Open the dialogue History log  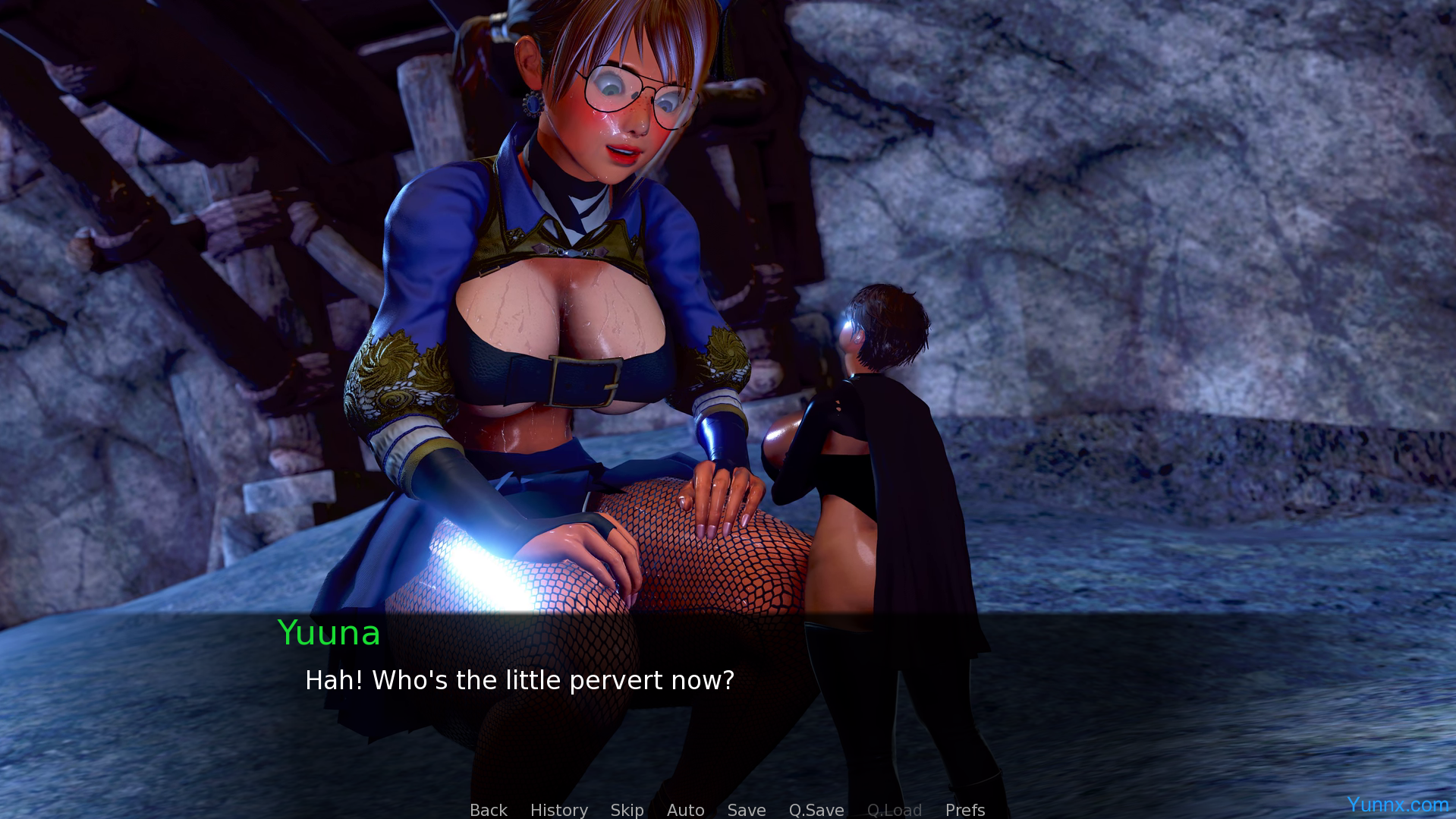[x=558, y=810]
